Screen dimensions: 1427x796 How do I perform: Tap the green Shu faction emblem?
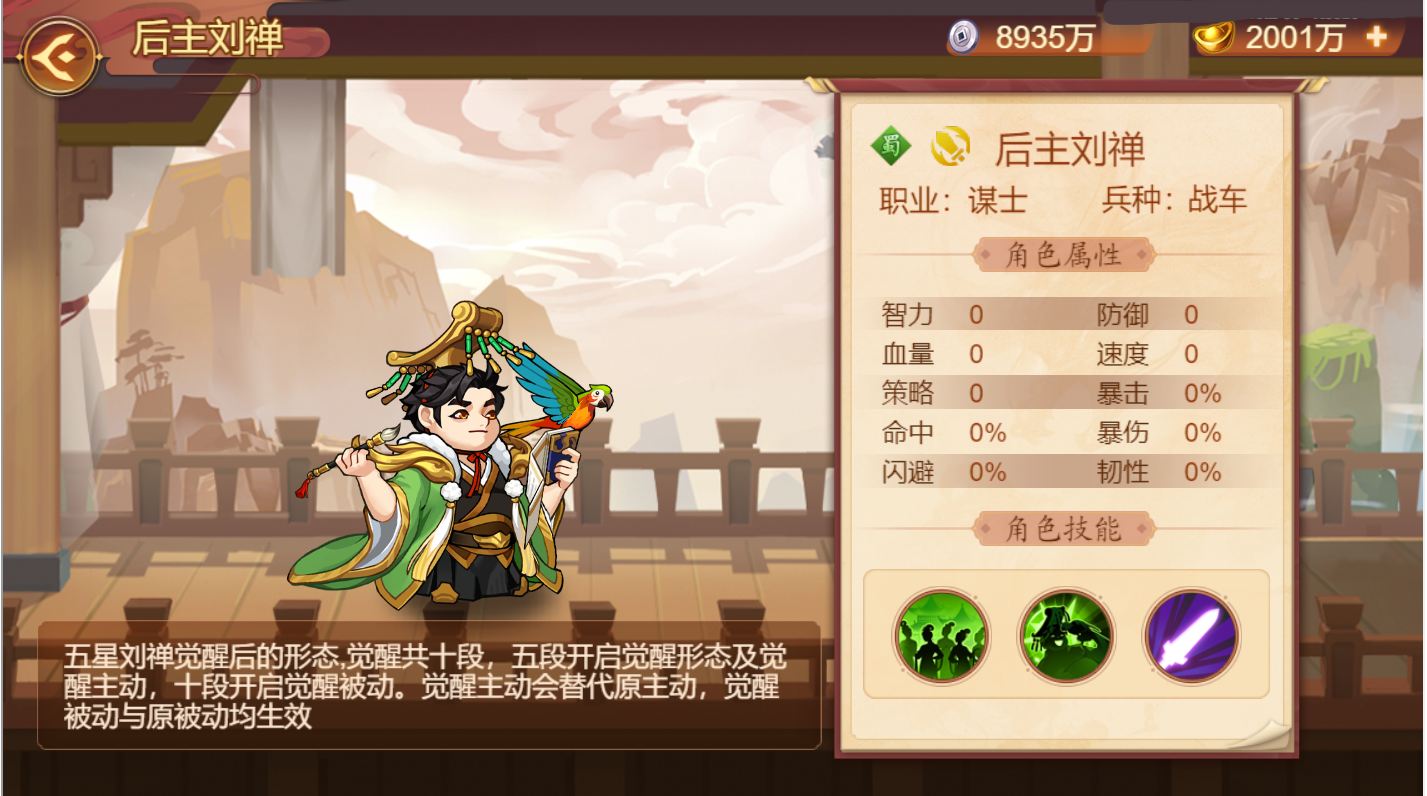click(x=890, y=149)
